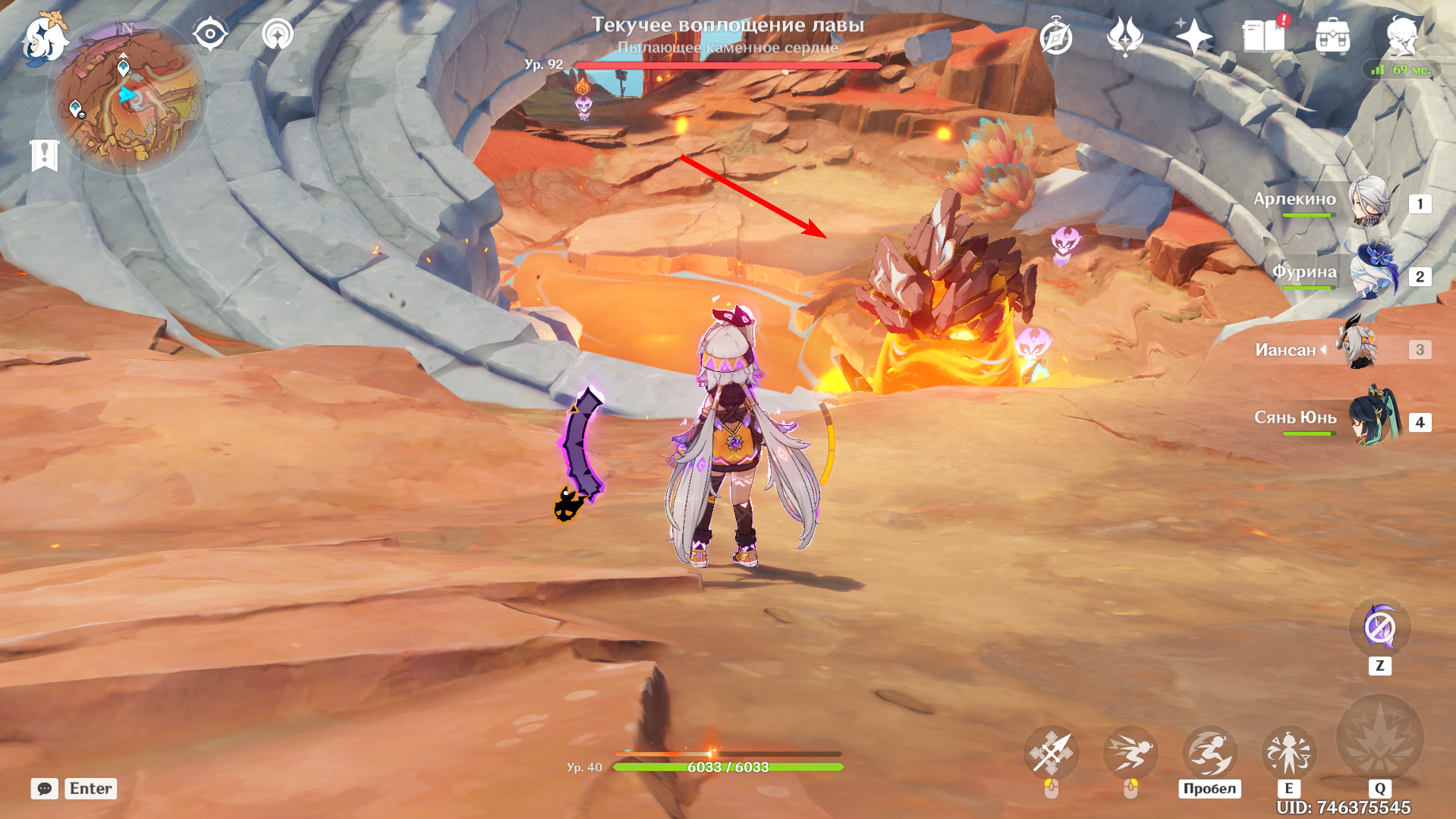Viewport: 1456px width, 819px height.
Task: Click the Enter chat button
Action: 89,789
